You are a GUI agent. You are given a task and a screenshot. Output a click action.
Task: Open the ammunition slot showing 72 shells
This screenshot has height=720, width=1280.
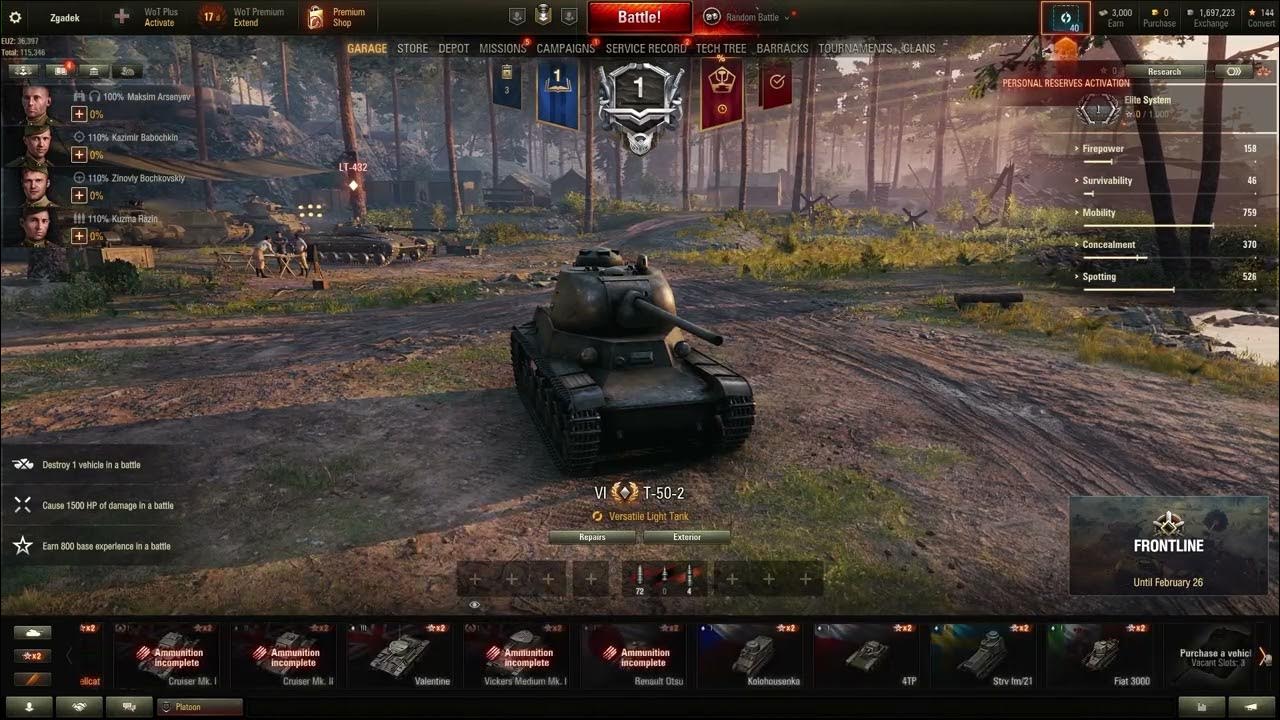point(641,578)
